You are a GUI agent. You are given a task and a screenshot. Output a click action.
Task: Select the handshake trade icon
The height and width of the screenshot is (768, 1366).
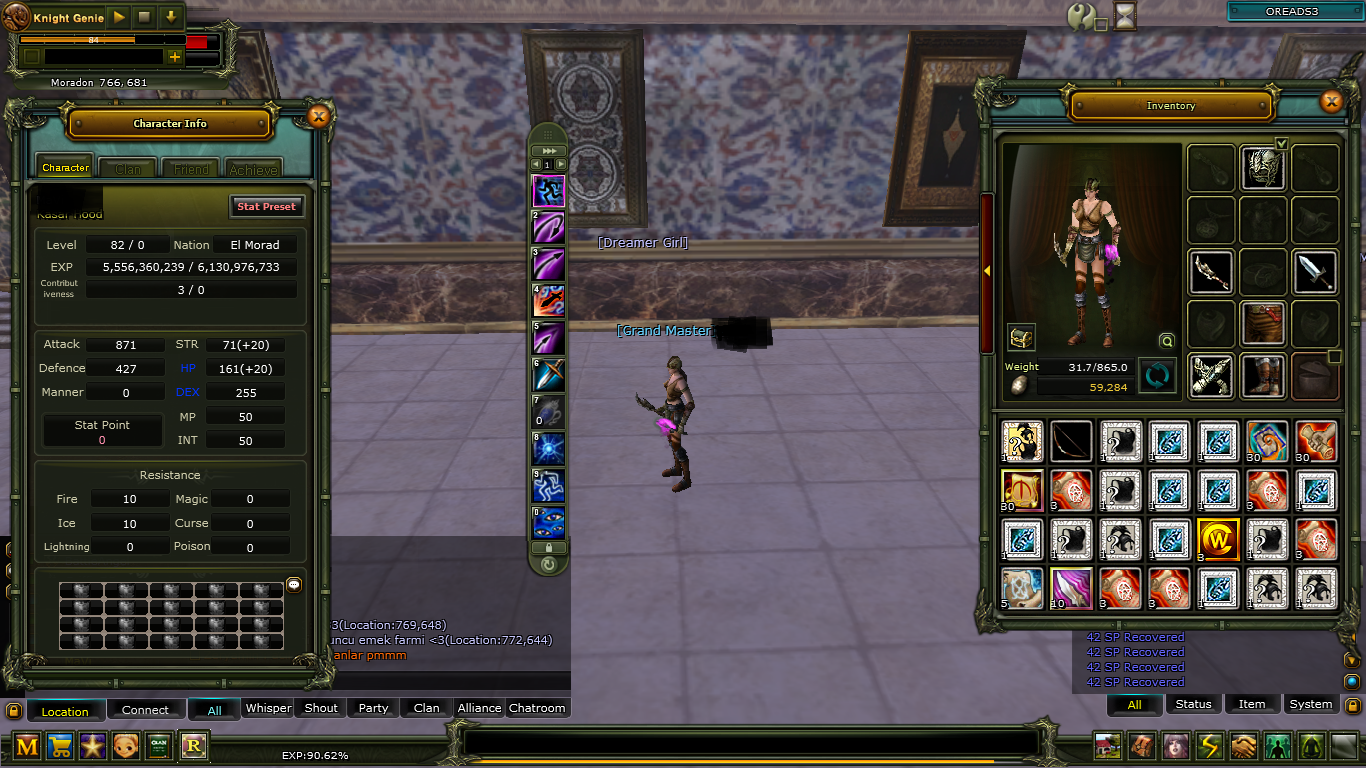1241,746
